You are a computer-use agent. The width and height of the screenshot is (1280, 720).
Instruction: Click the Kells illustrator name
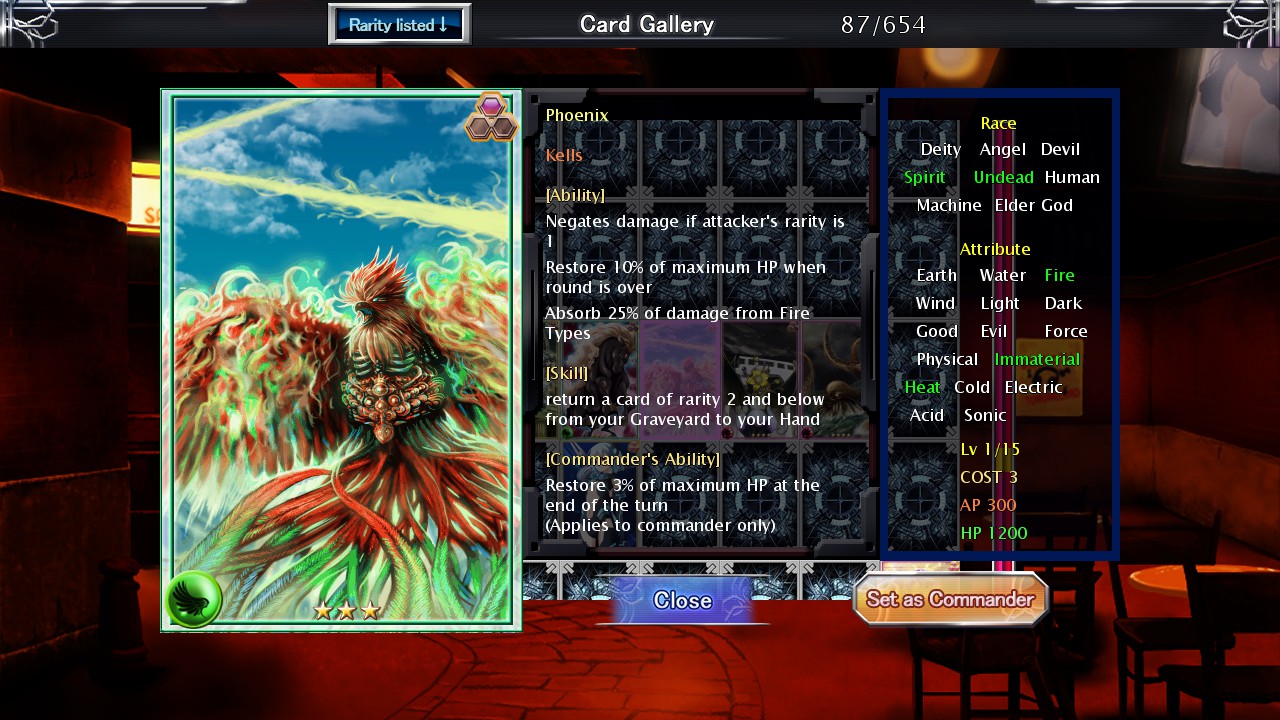563,155
